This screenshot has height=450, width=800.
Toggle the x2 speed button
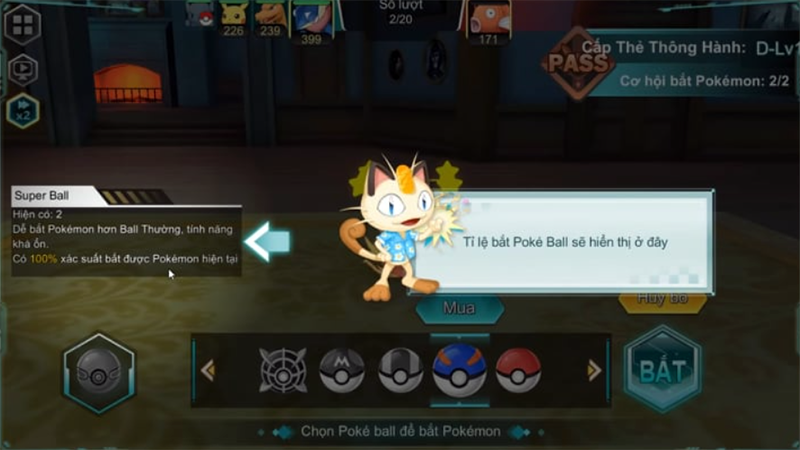tap(22, 110)
